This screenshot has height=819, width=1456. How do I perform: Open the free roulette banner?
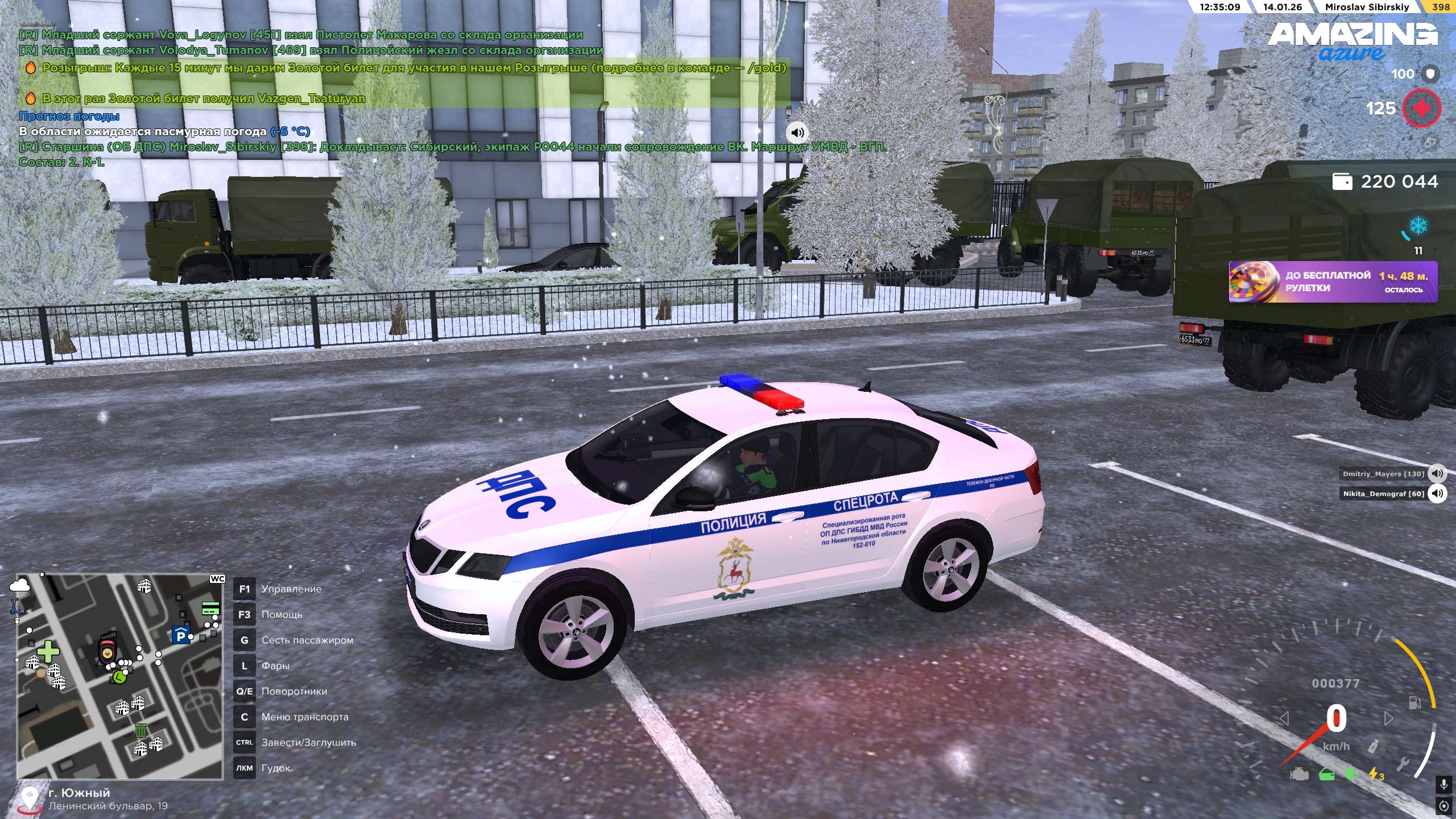1333,282
